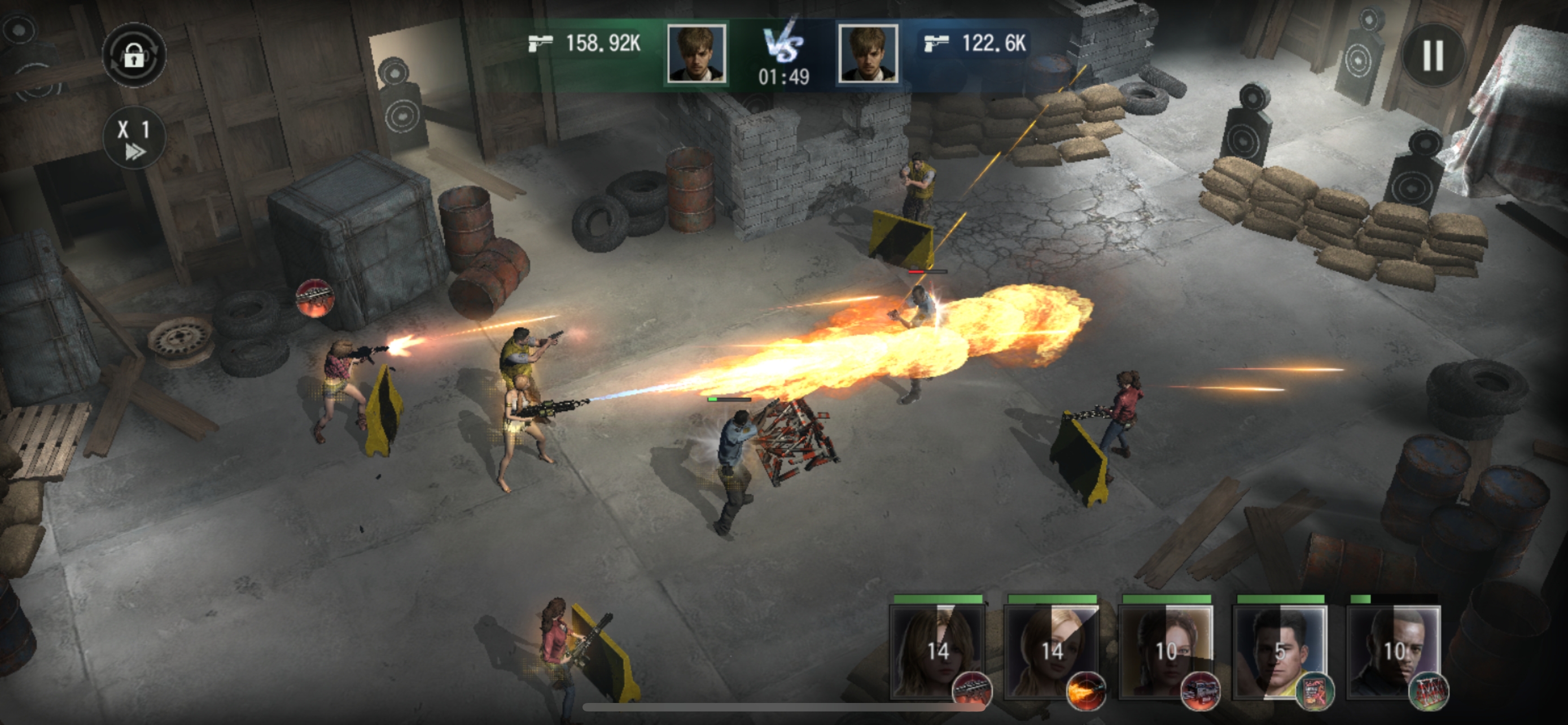The image size is (1568, 725).
Task: Change battle speed with the X1 button
Action: [134, 138]
